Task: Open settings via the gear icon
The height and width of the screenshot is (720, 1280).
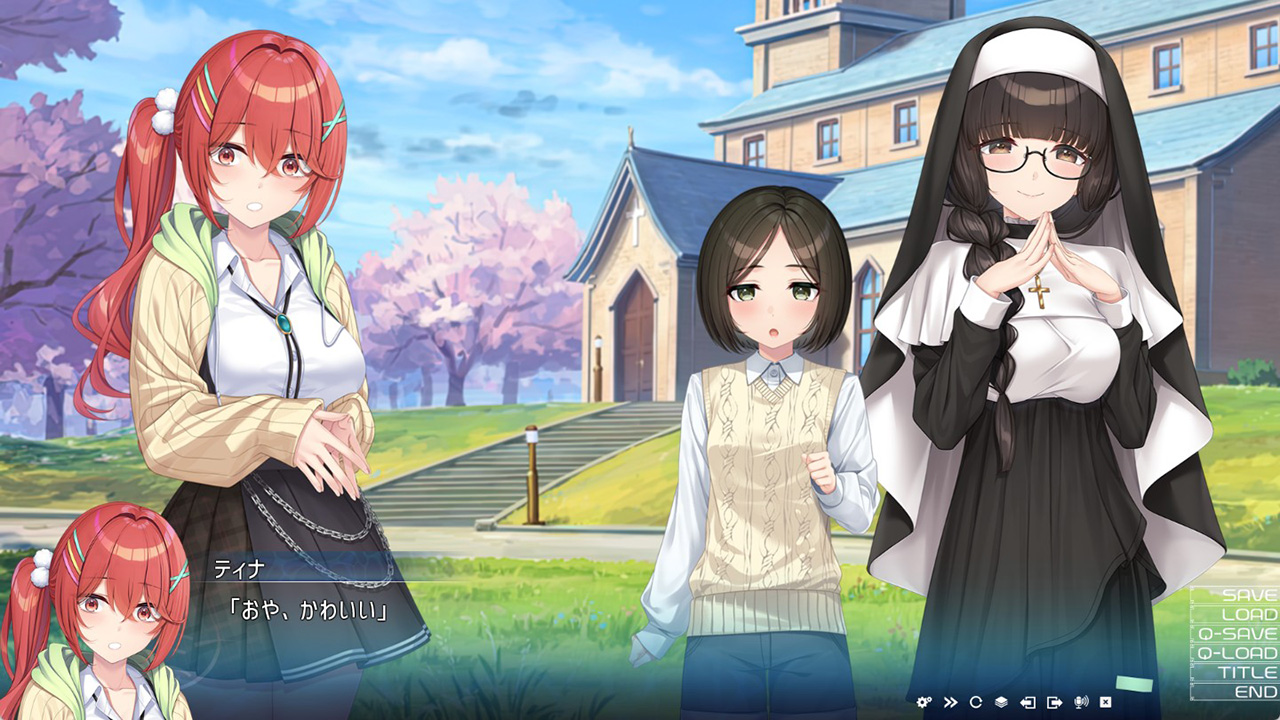Action: point(923,702)
